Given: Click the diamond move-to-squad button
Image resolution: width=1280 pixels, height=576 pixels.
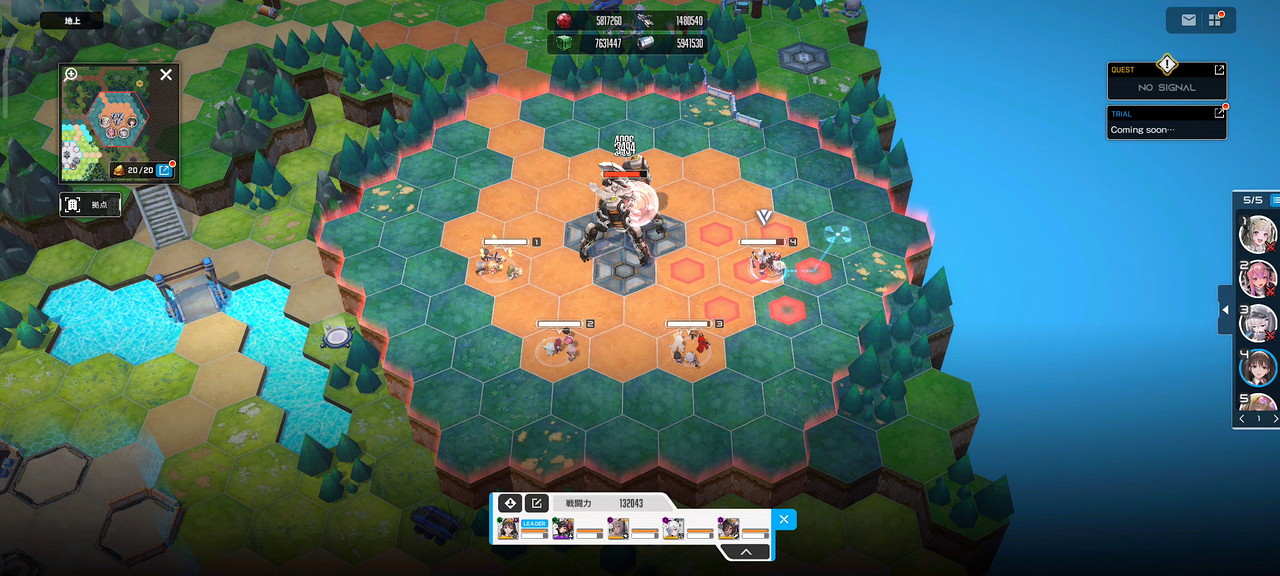Looking at the screenshot, I should coord(509,503).
